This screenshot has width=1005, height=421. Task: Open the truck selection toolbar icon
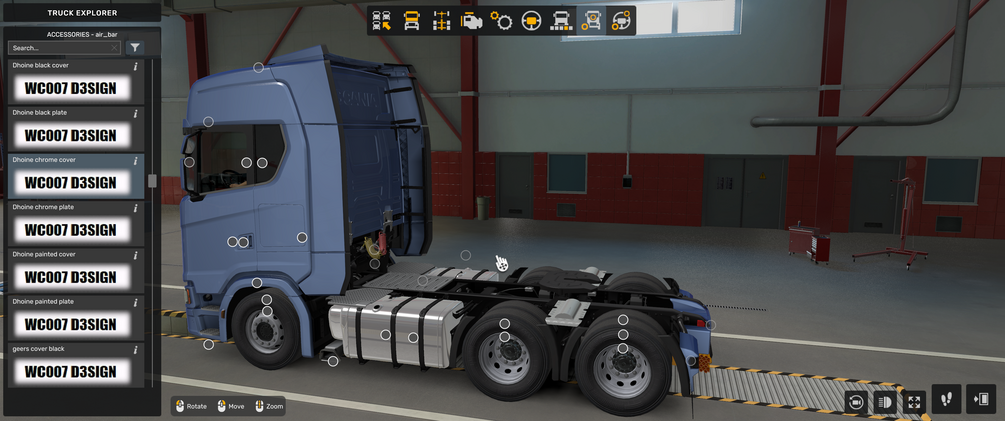point(381,20)
